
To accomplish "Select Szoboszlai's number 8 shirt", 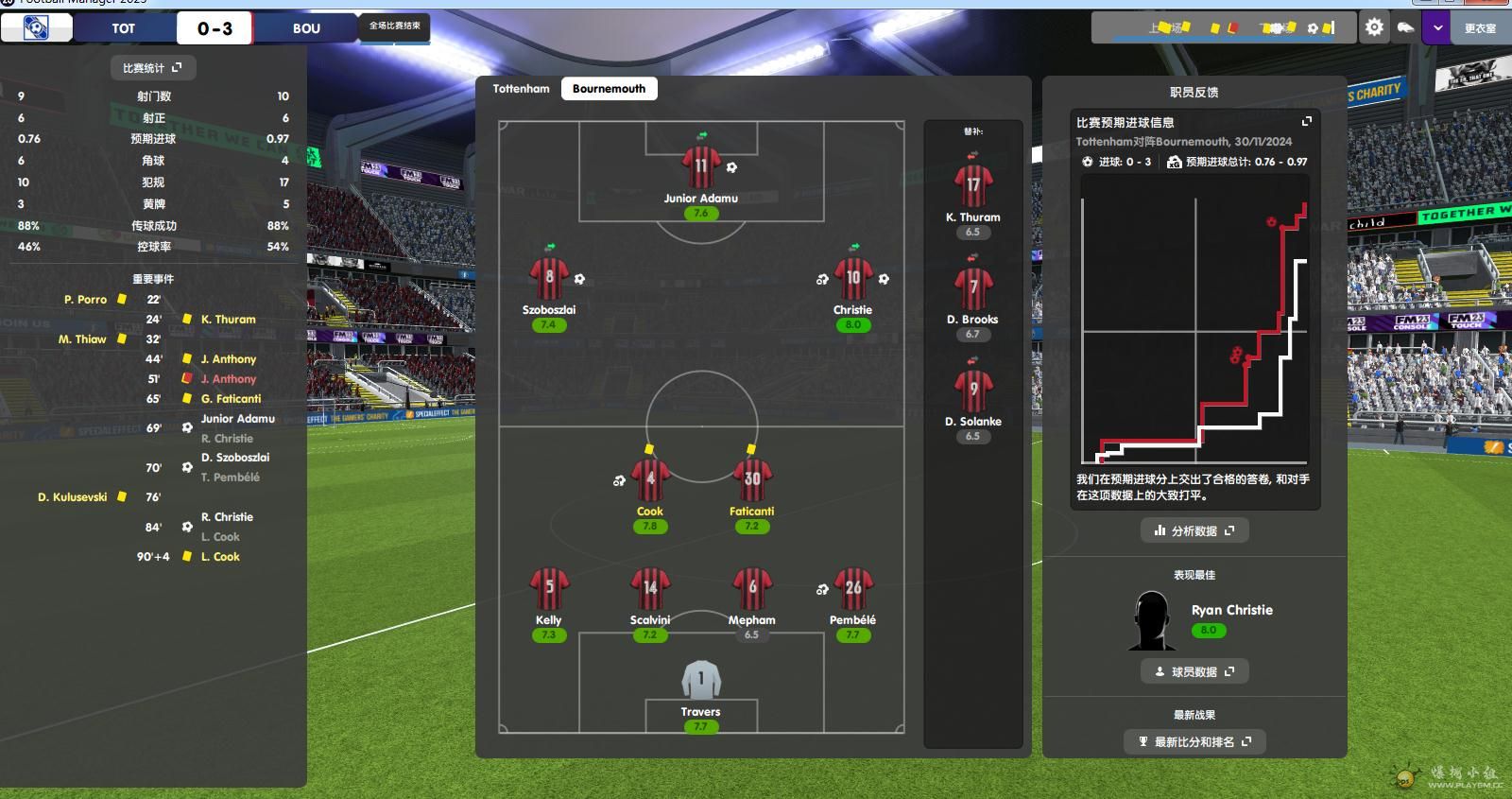I will (549, 280).
